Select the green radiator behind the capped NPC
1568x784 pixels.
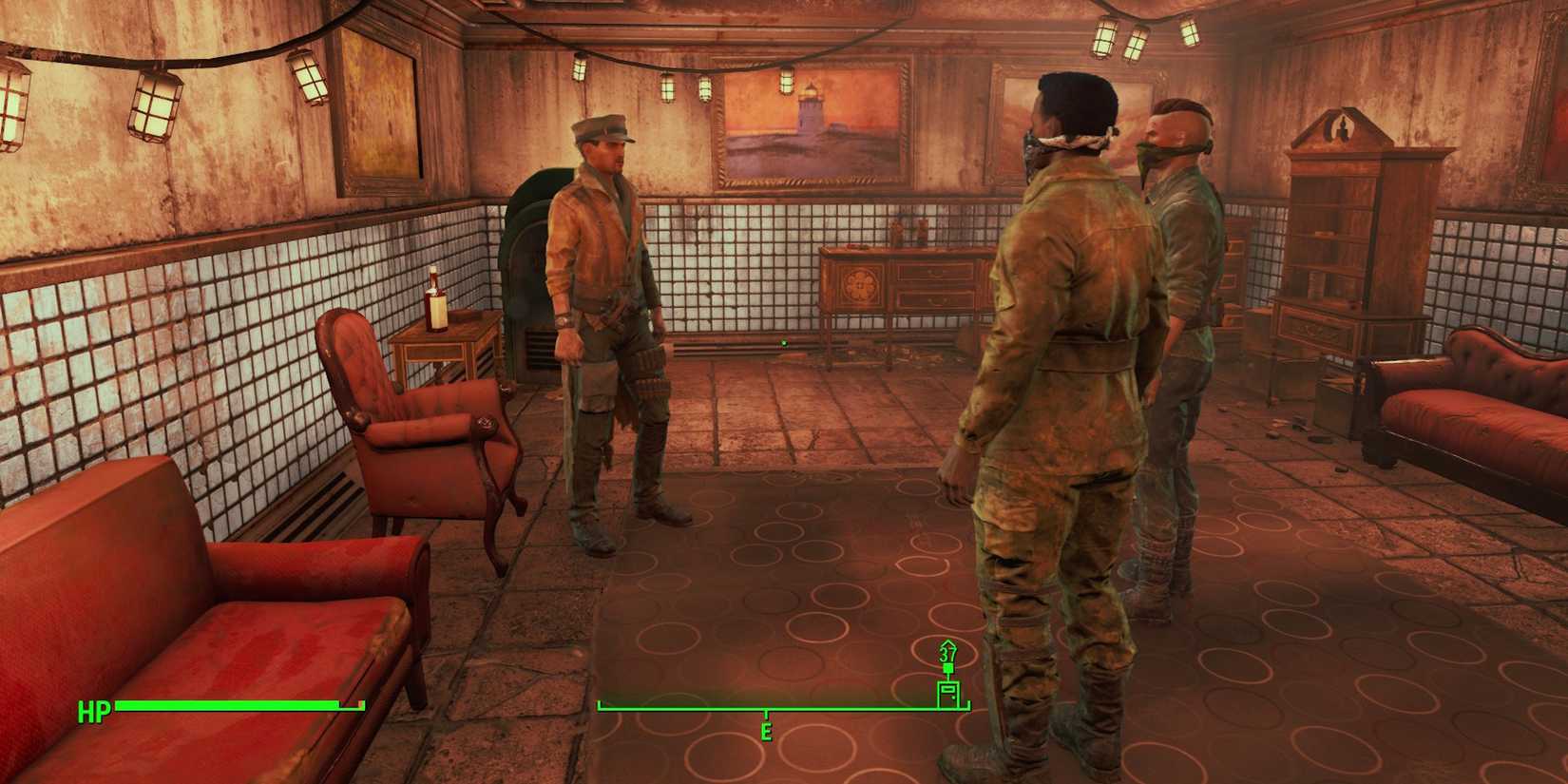tap(527, 266)
